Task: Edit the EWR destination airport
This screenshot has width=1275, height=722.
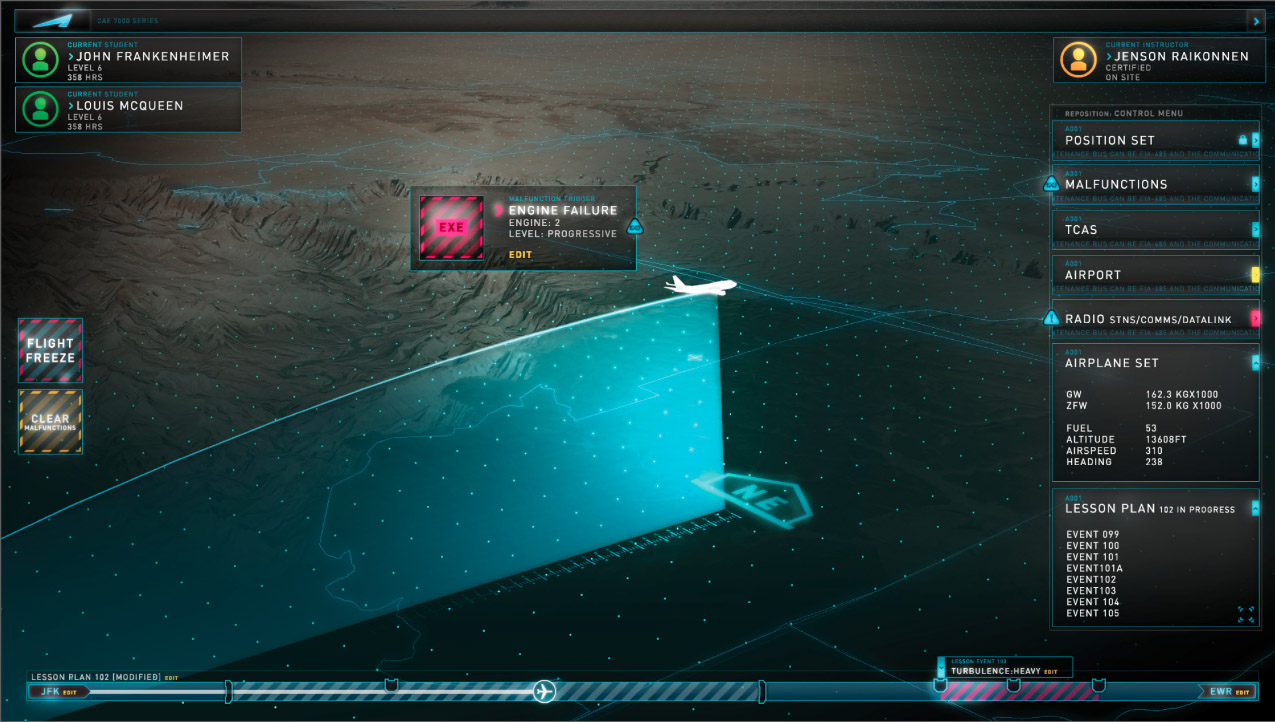Action: click(x=1243, y=692)
